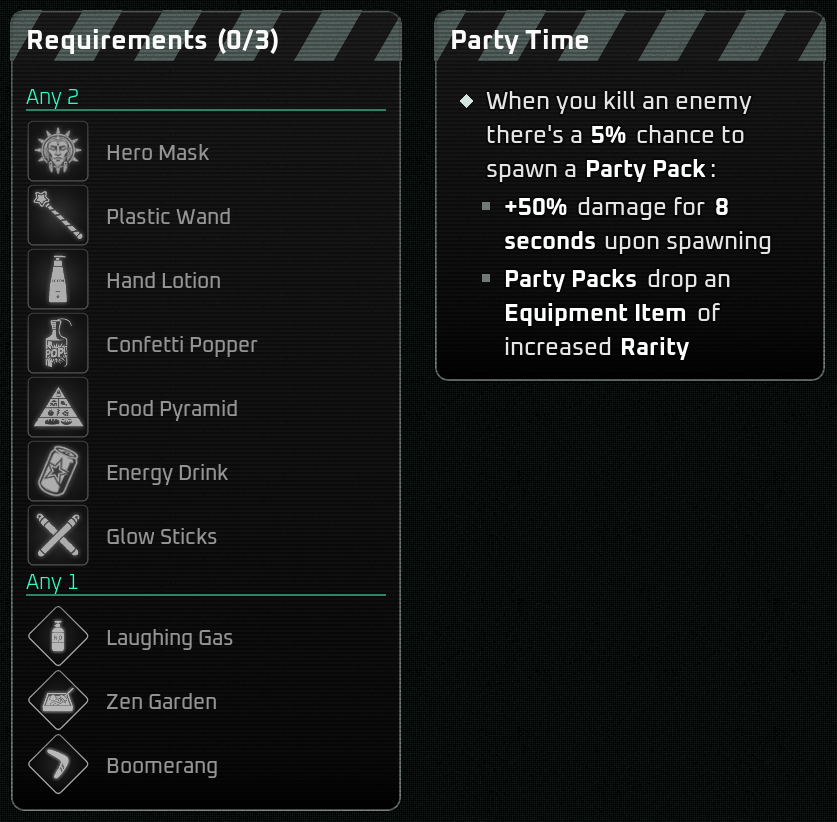Screen dimensions: 837x822
Task: Select the Boomerang requirement icon
Action: [x=58, y=765]
